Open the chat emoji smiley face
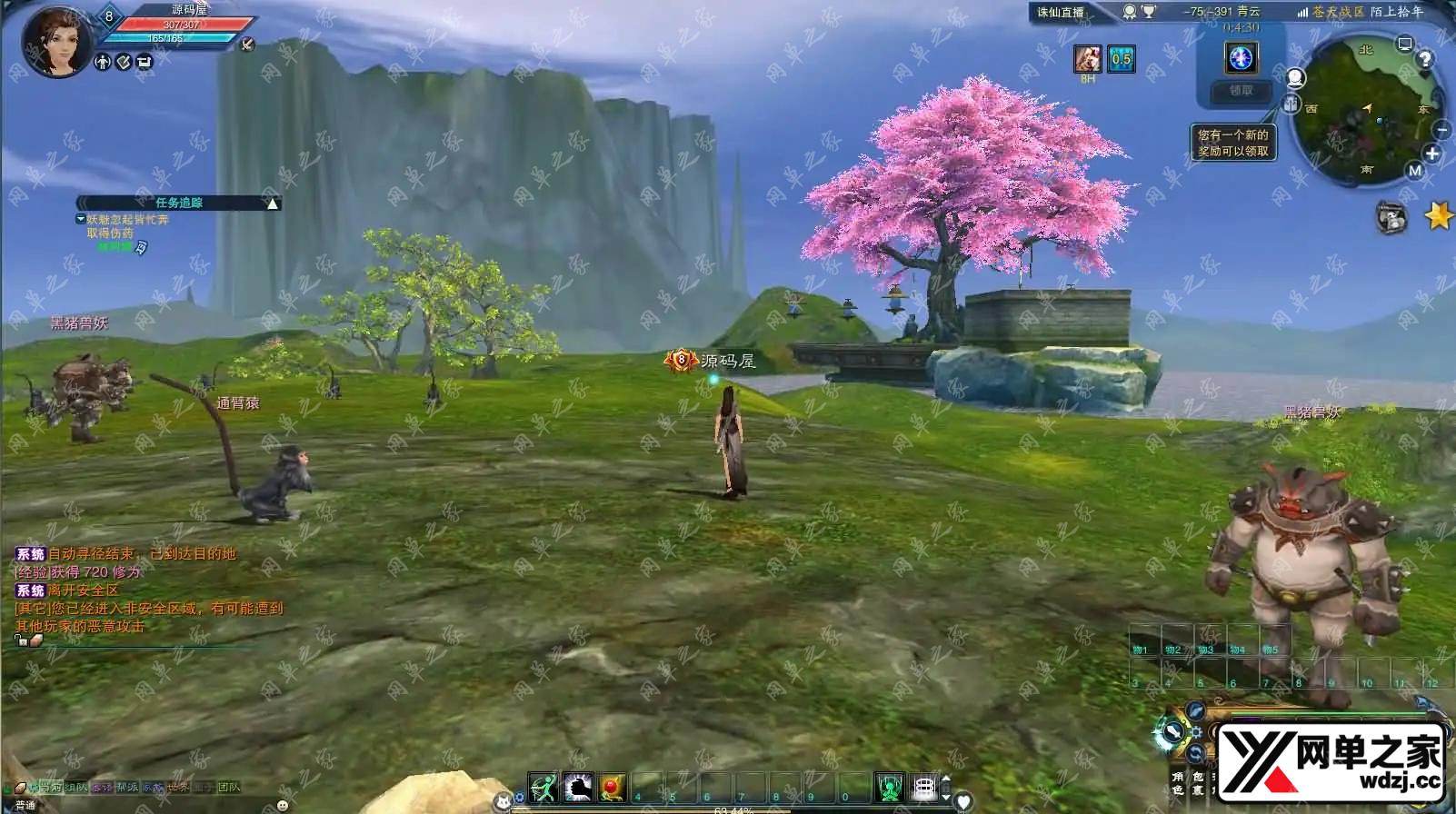The width and height of the screenshot is (1456, 814). point(283,806)
